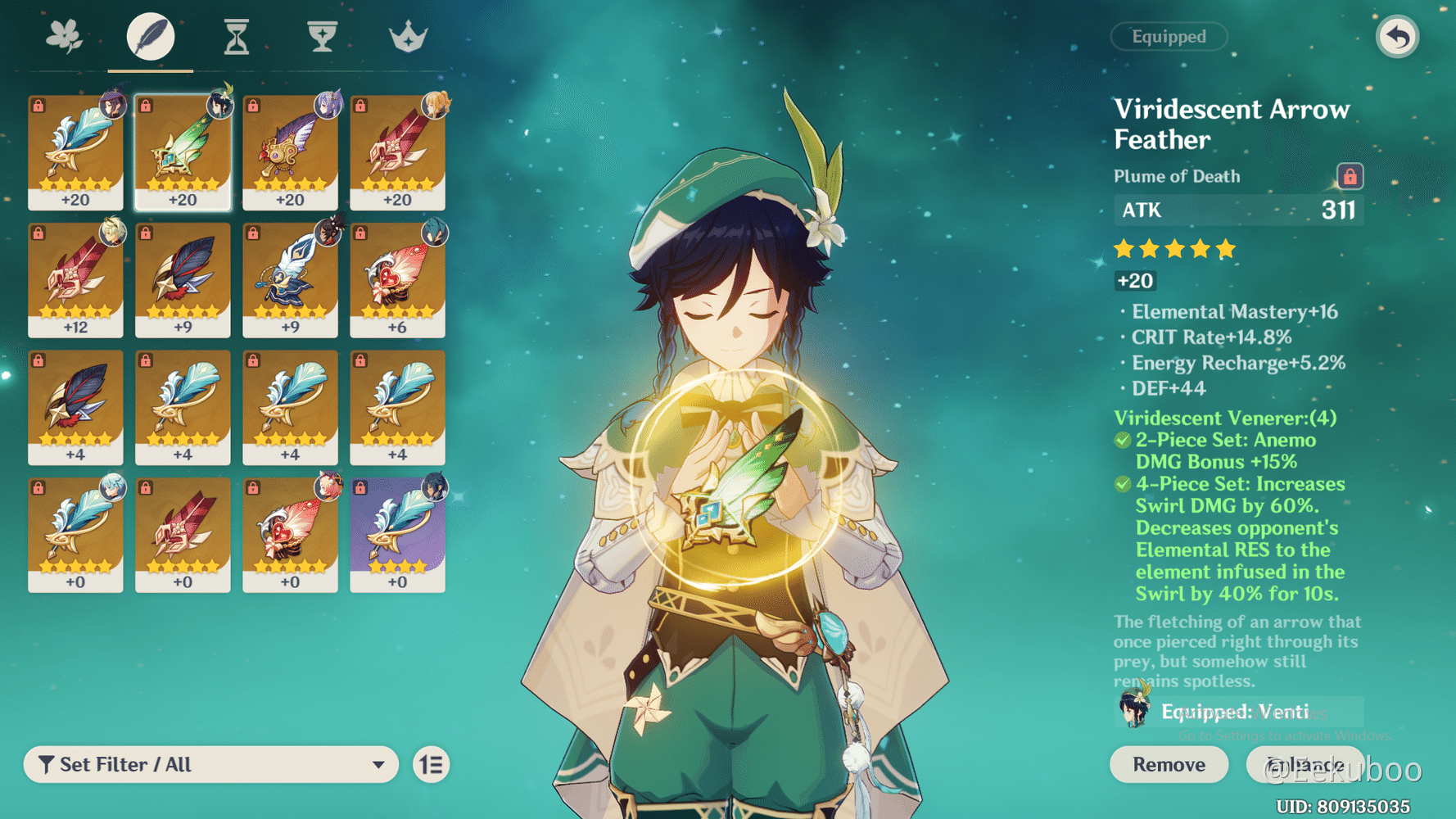Open the Equipped: Venti character portrait
The height and width of the screenshot is (819, 1456).
[x=1133, y=711]
